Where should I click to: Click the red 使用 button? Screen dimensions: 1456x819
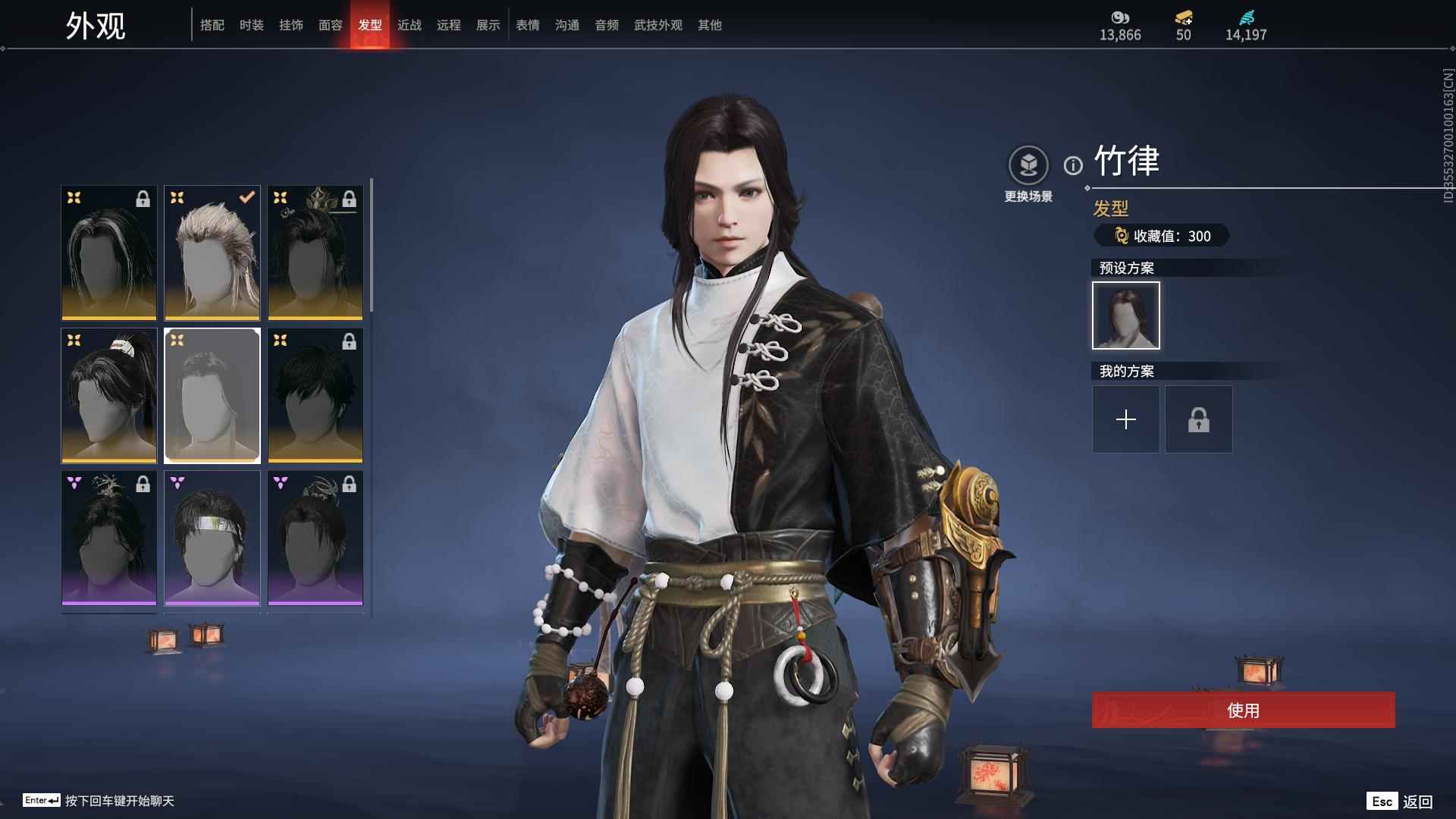pyautogui.click(x=1243, y=711)
